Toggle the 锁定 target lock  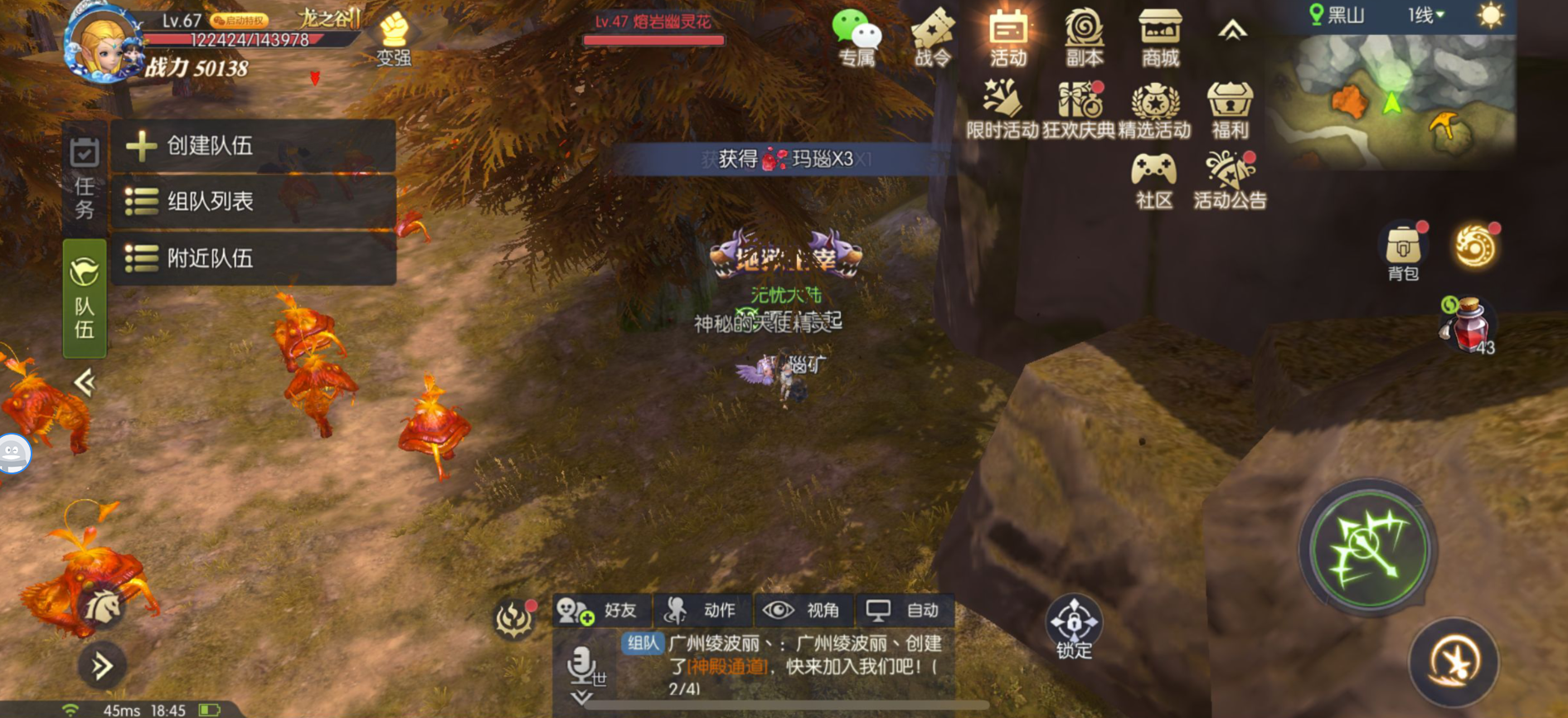(1074, 626)
